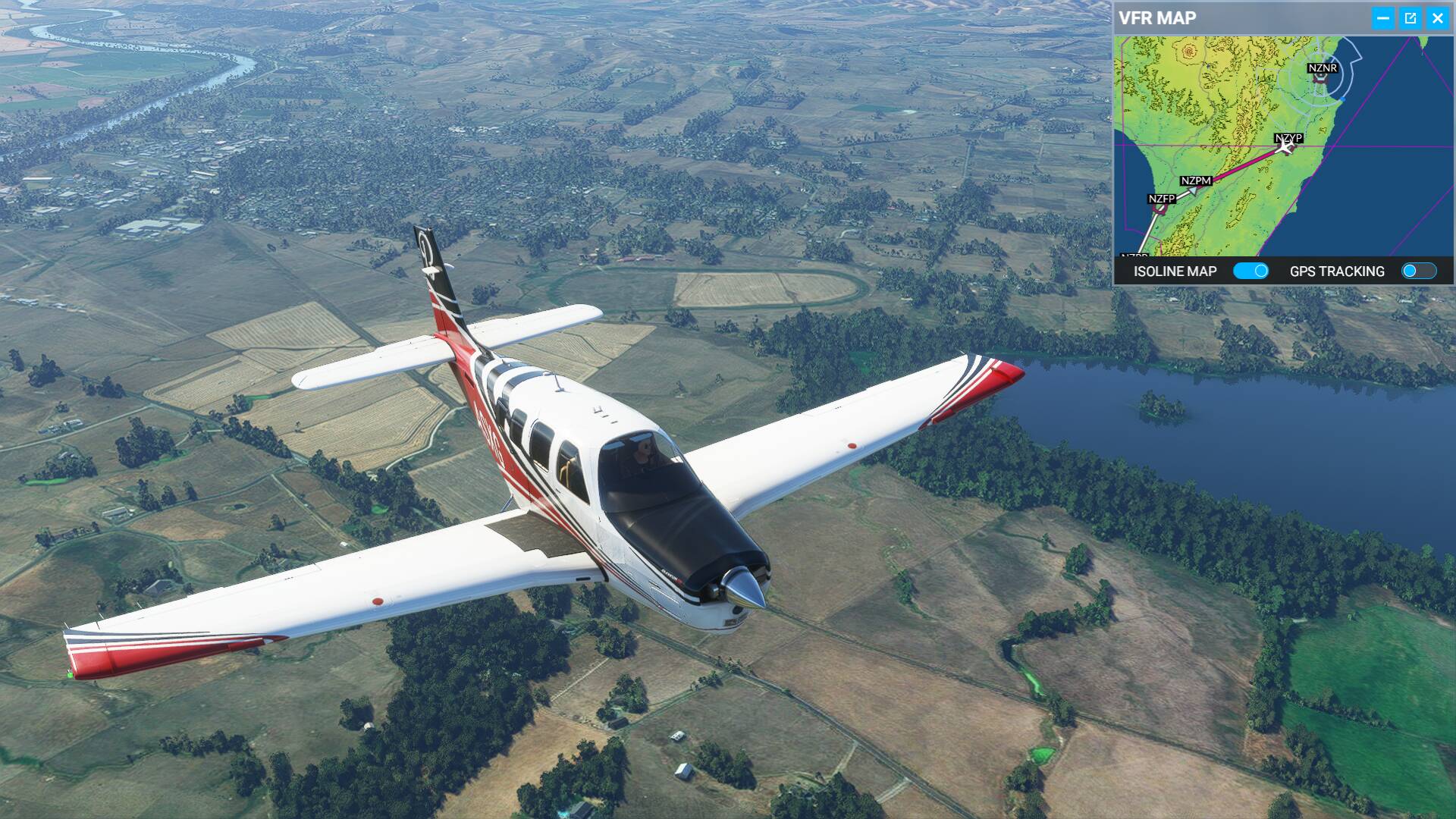
Task: Select the NZFP airport marker
Action: click(1161, 199)
